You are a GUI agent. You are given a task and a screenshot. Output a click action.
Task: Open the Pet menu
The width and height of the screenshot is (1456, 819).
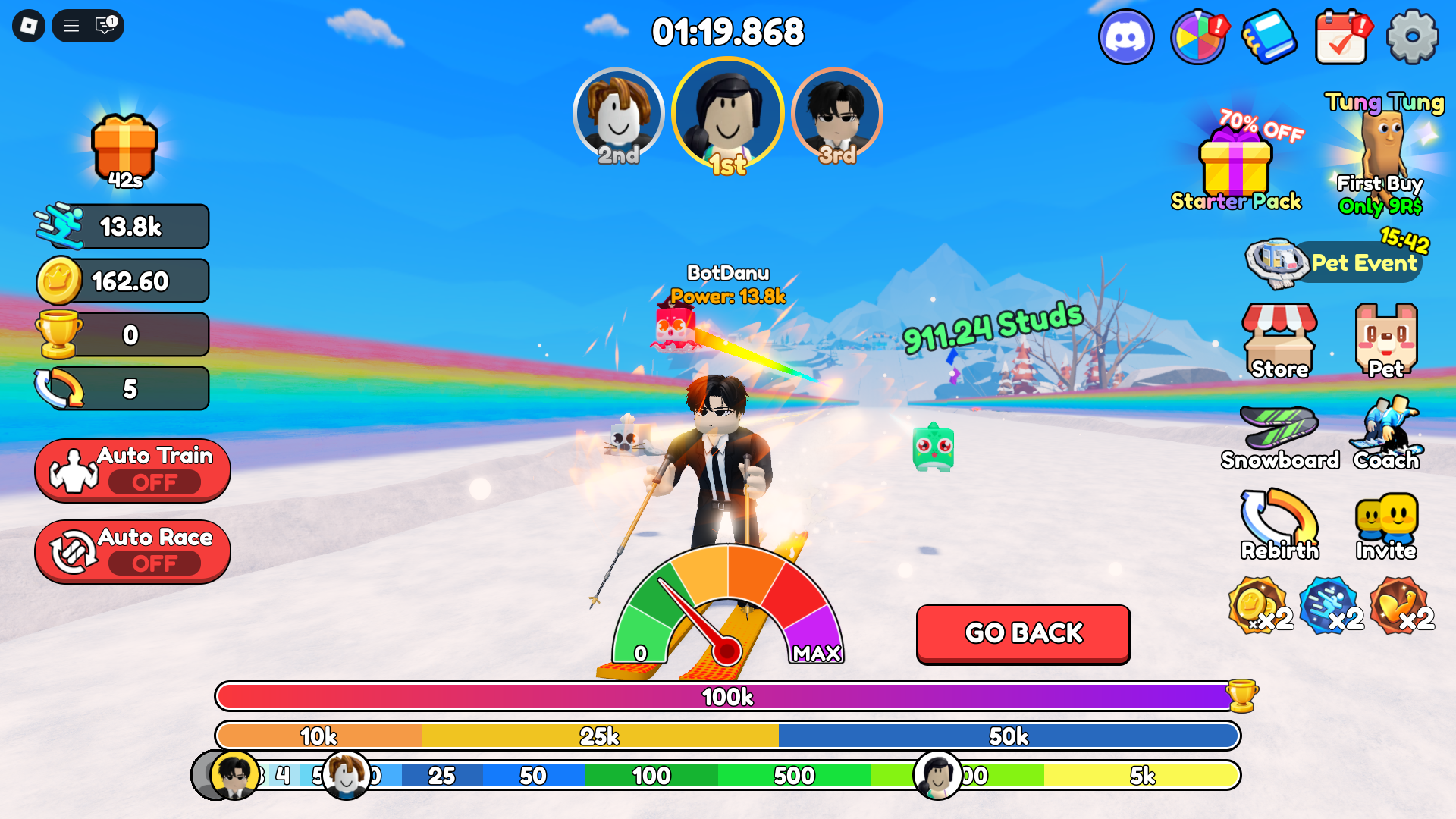point(1385,340)
